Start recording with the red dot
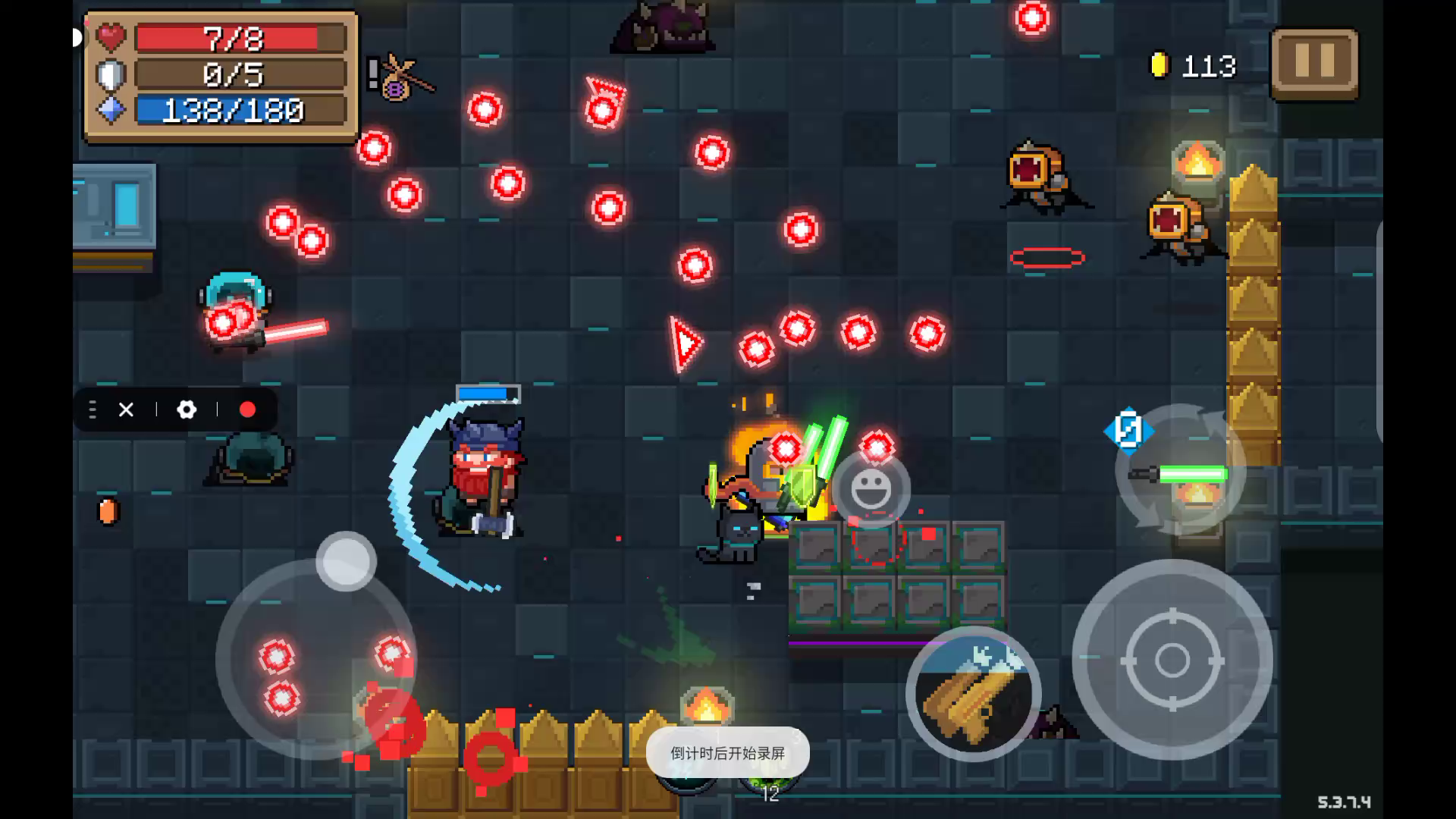Viewport: 1456px width, 819px height. click(x=247, y=410)
